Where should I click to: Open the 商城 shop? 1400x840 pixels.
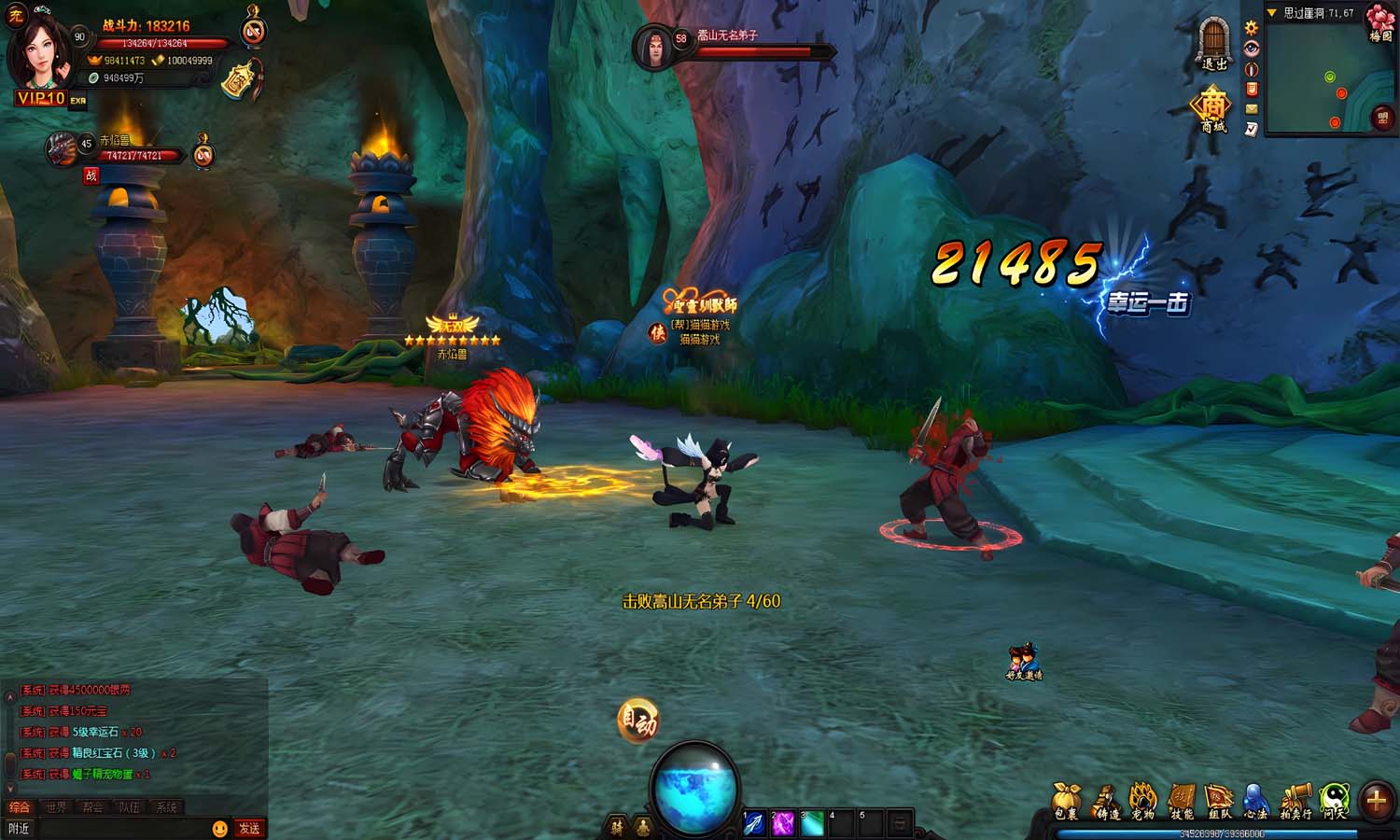[x=1212, y=108]
